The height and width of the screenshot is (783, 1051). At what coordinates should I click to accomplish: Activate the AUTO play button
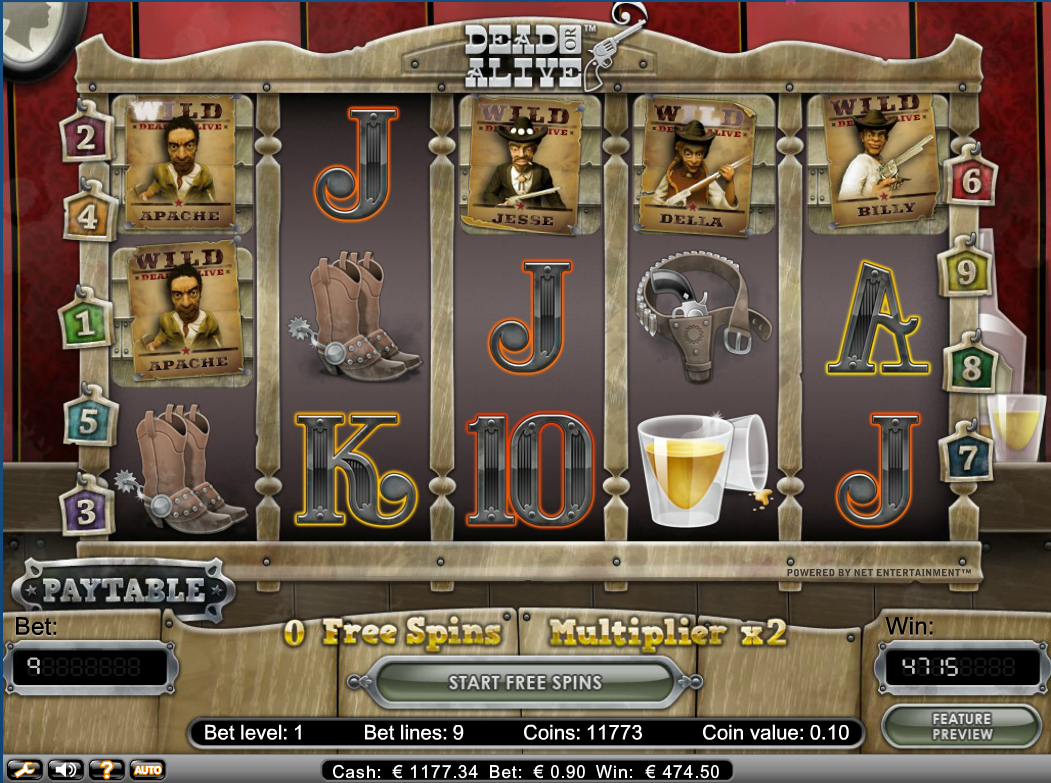point(147,770)
